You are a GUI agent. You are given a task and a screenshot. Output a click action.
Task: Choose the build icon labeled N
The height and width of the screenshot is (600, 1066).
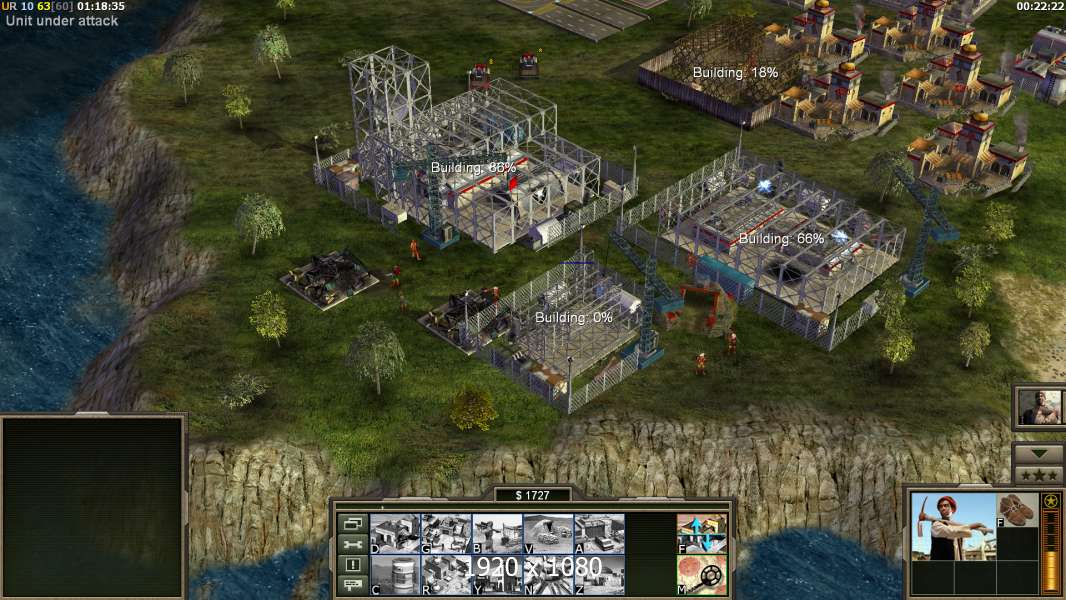548,574
